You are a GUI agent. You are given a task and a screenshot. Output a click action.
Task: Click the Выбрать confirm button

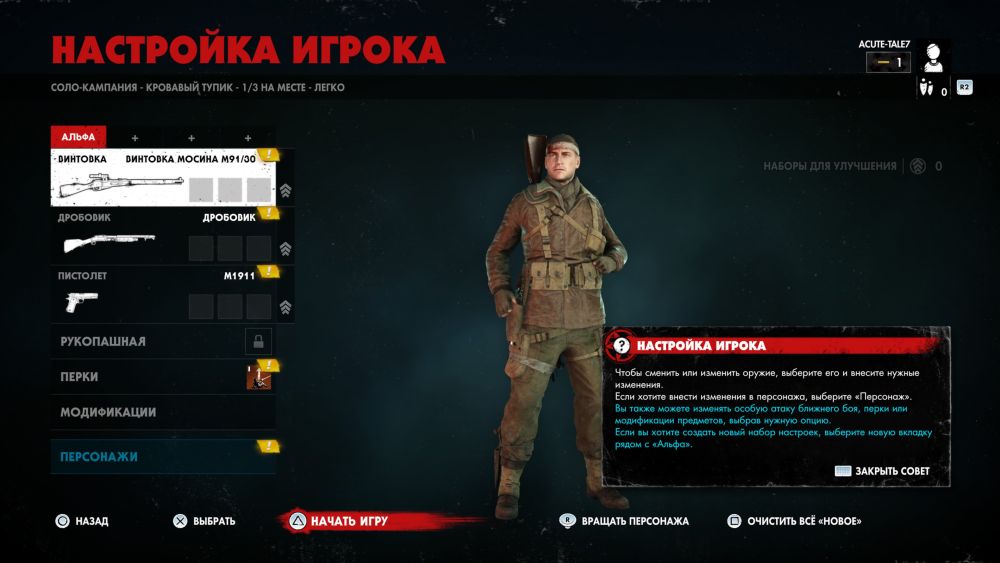[204, 521]
